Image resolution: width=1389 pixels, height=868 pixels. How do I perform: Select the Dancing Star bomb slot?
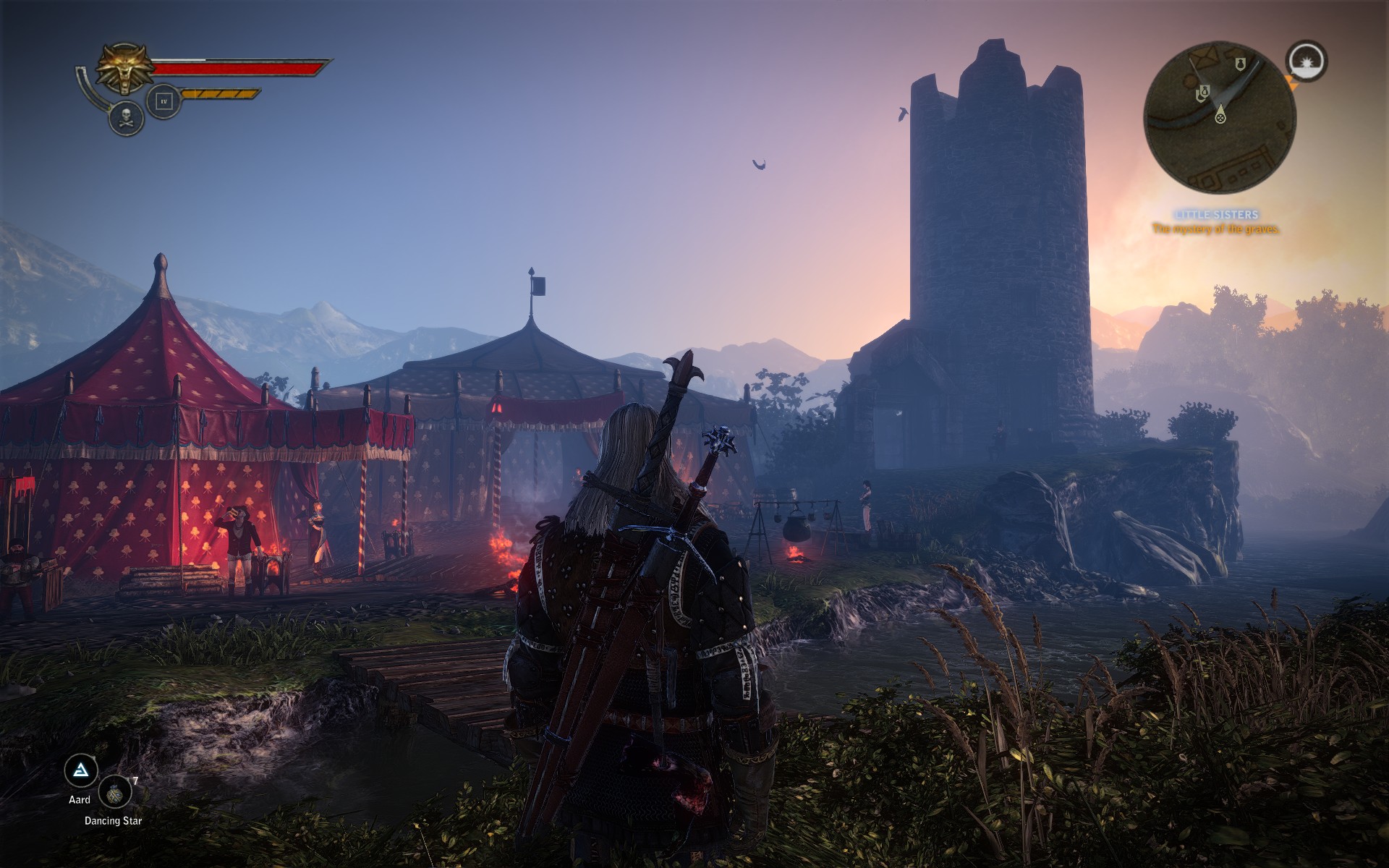click(114, 793)
